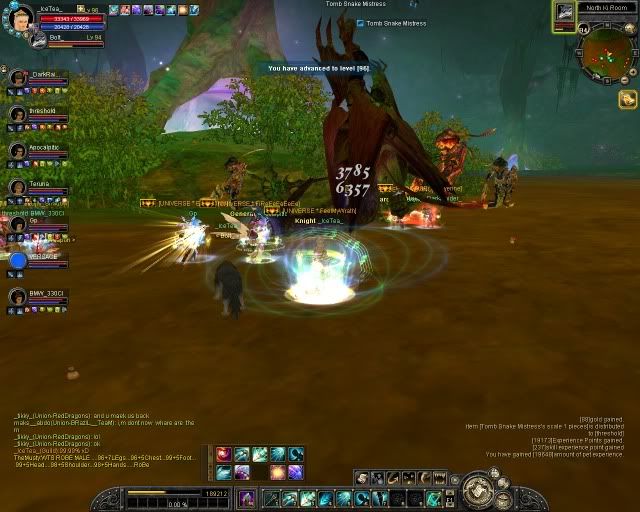Select party member BMW_330Ci
Image resolution: width=640 pixels, height=512 pixels.
coord(17,297)
